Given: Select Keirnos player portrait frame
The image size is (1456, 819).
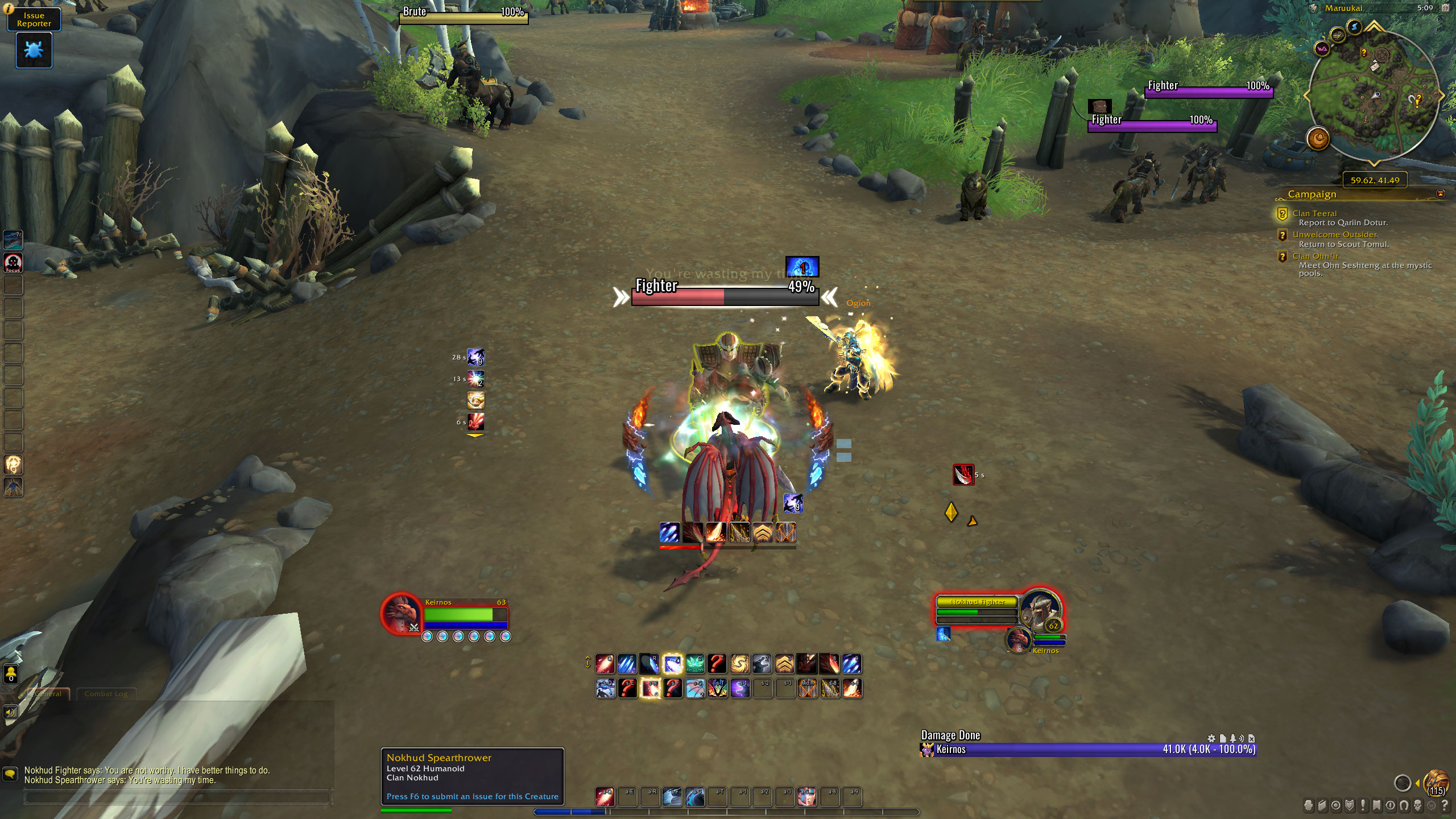Looking at the screenshot, I should pyautogui.click(x=400, y=614).
